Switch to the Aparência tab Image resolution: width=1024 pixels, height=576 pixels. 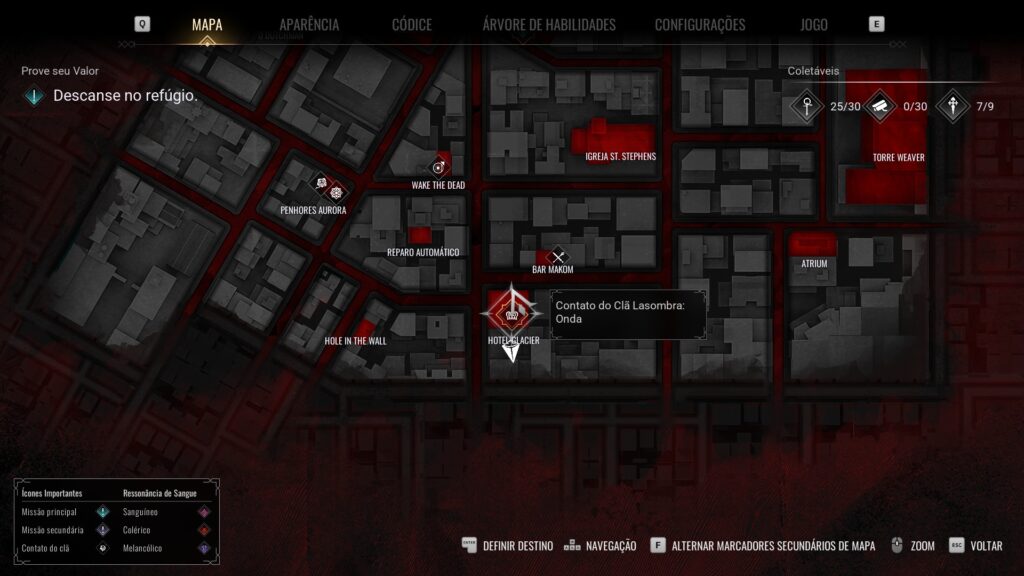309,25
